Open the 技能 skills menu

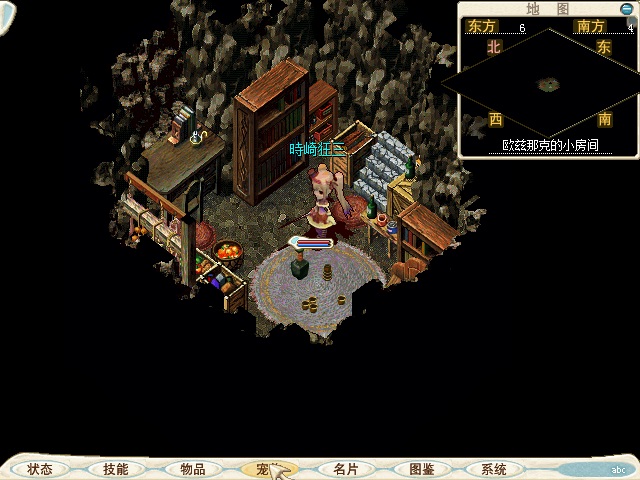click(115, 469)
